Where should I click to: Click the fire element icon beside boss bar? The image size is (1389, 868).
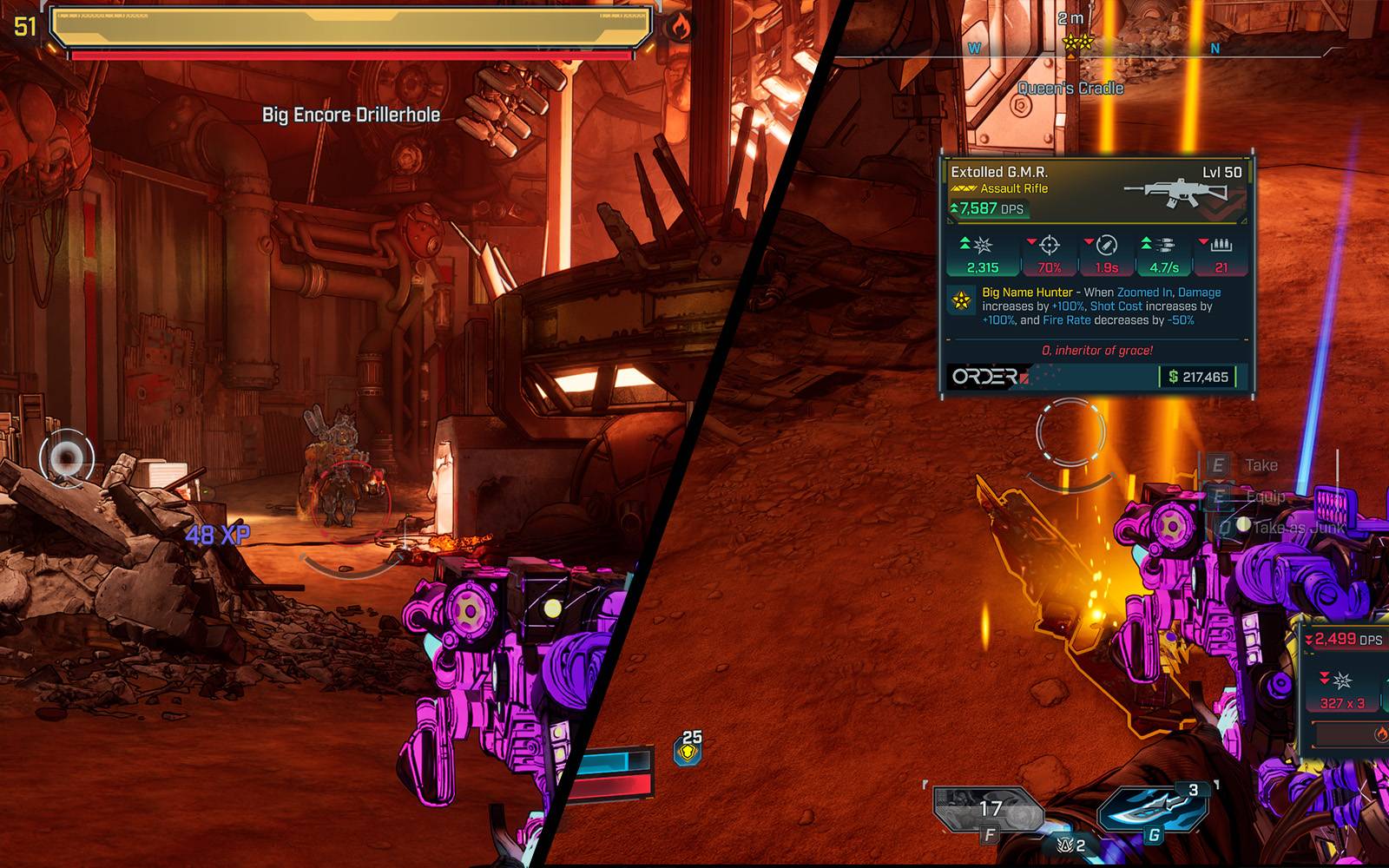(679, 28)
